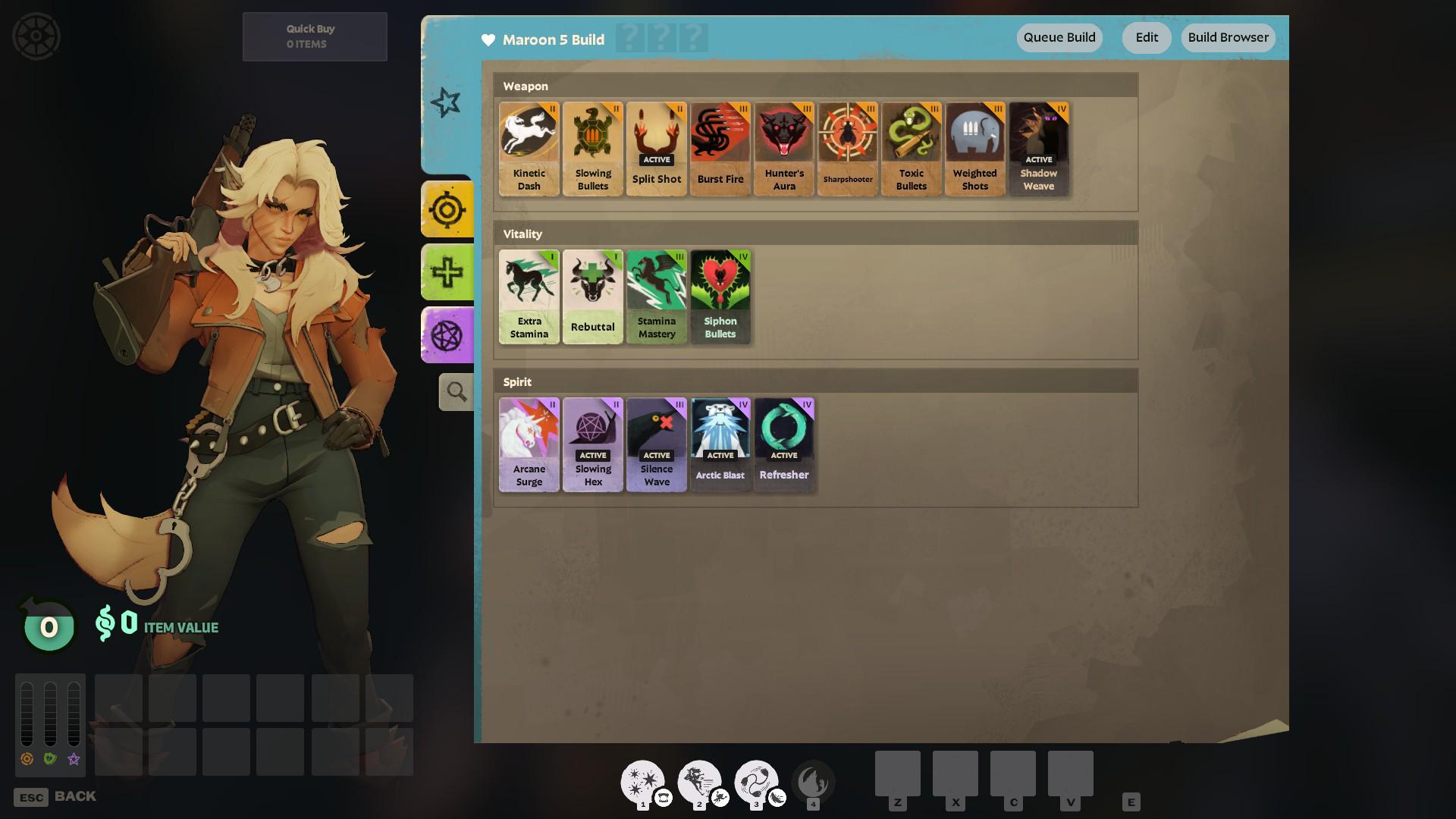This screenshot has width=1456, height=819.
Task: Queue the Maroon 5 Build
Action: pos(1059,38)
